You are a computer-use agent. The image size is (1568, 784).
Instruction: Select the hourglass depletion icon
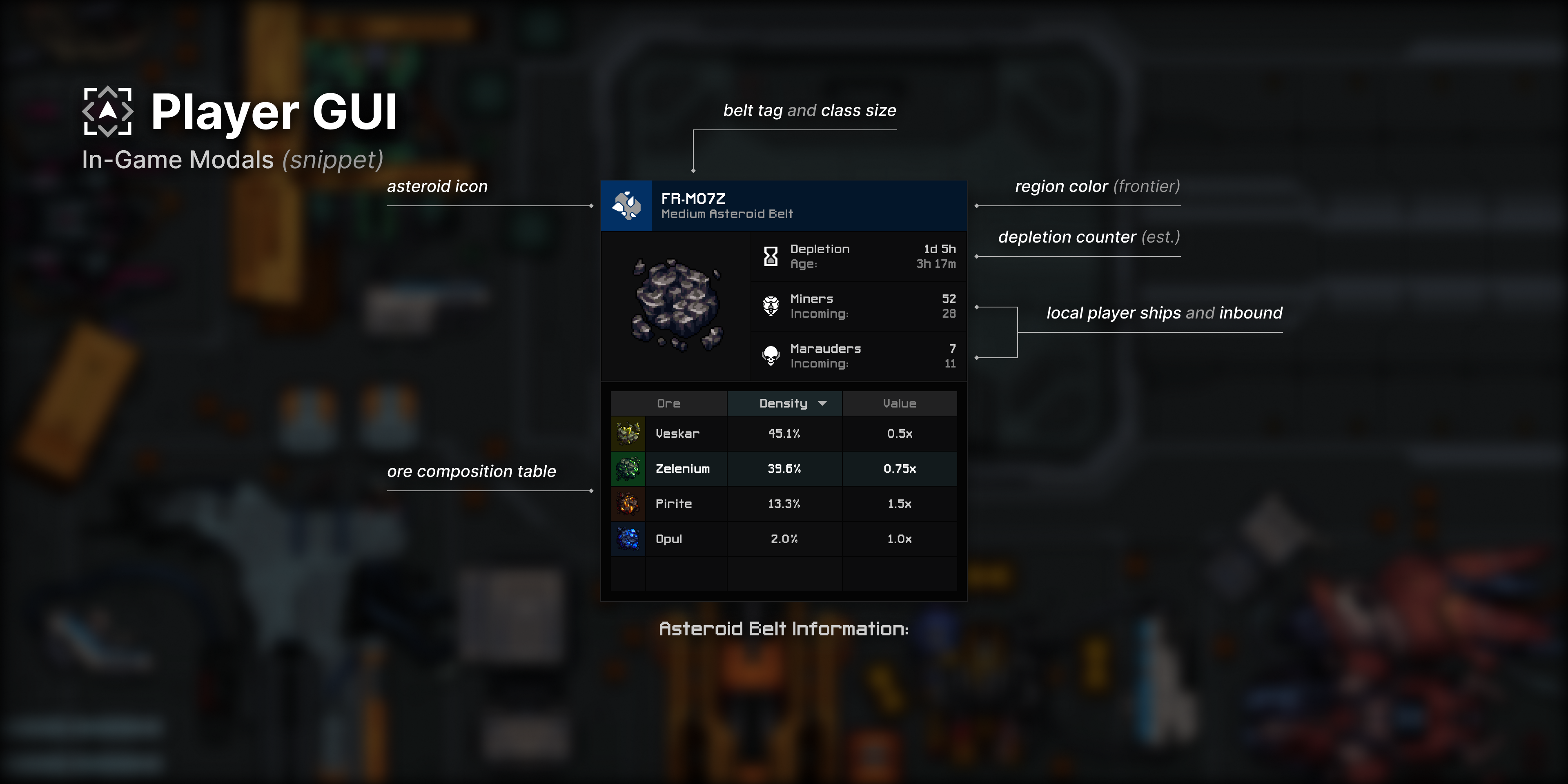pos(770,256)
